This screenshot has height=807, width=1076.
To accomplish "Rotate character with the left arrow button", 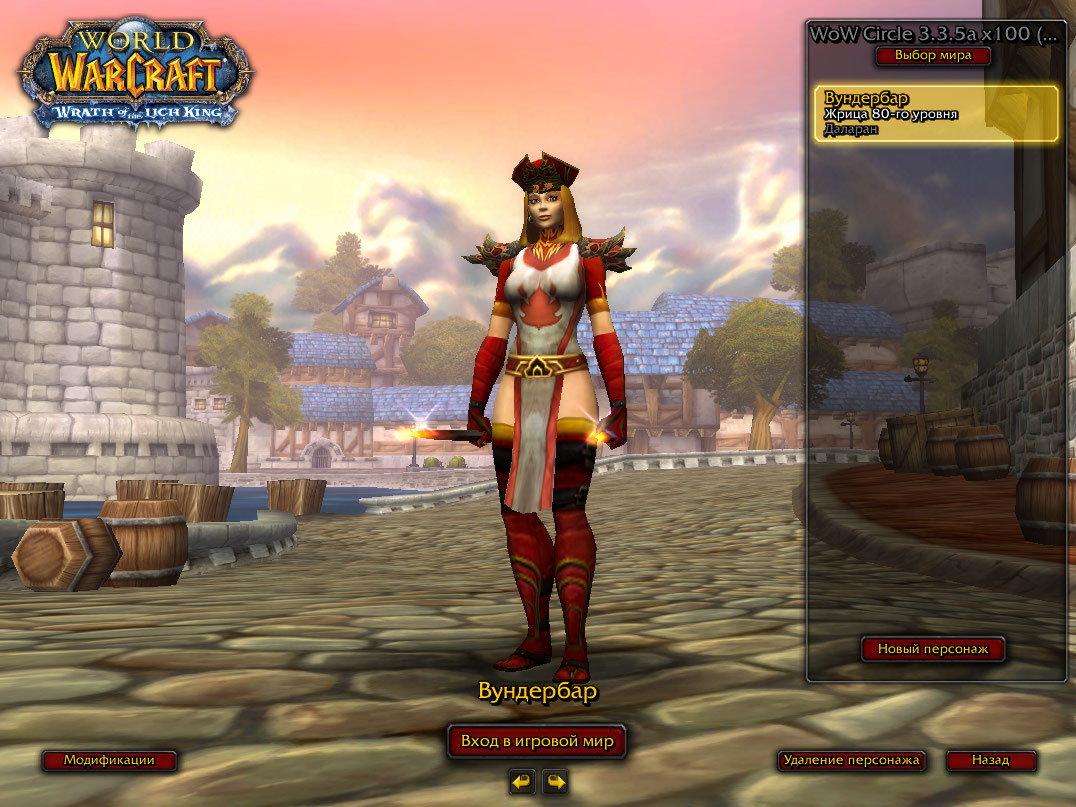I will (x=521, y=782).
